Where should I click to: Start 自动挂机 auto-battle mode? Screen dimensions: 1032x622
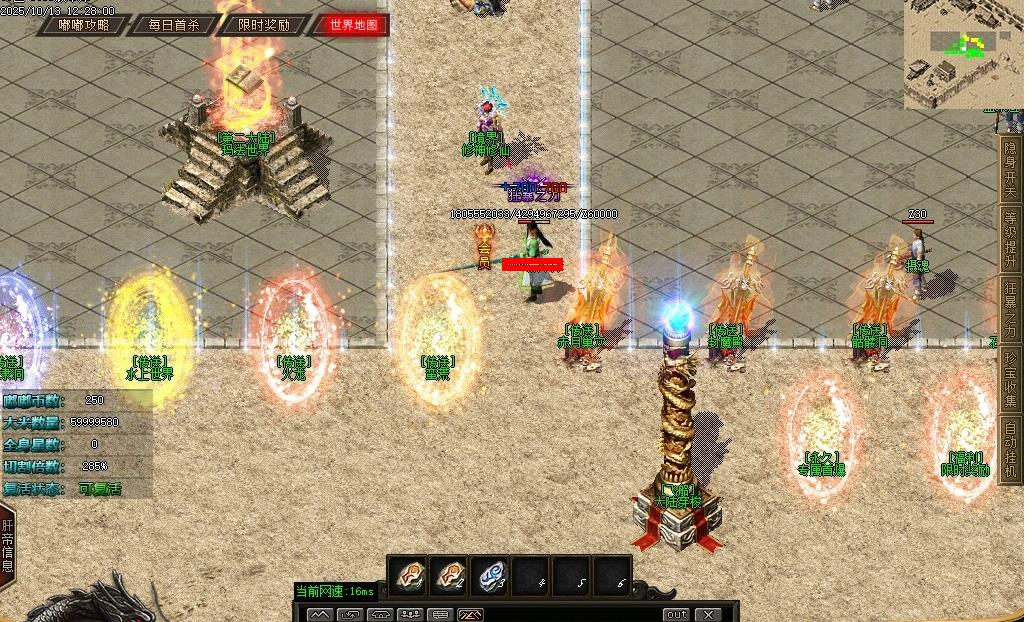point(1010,449)
